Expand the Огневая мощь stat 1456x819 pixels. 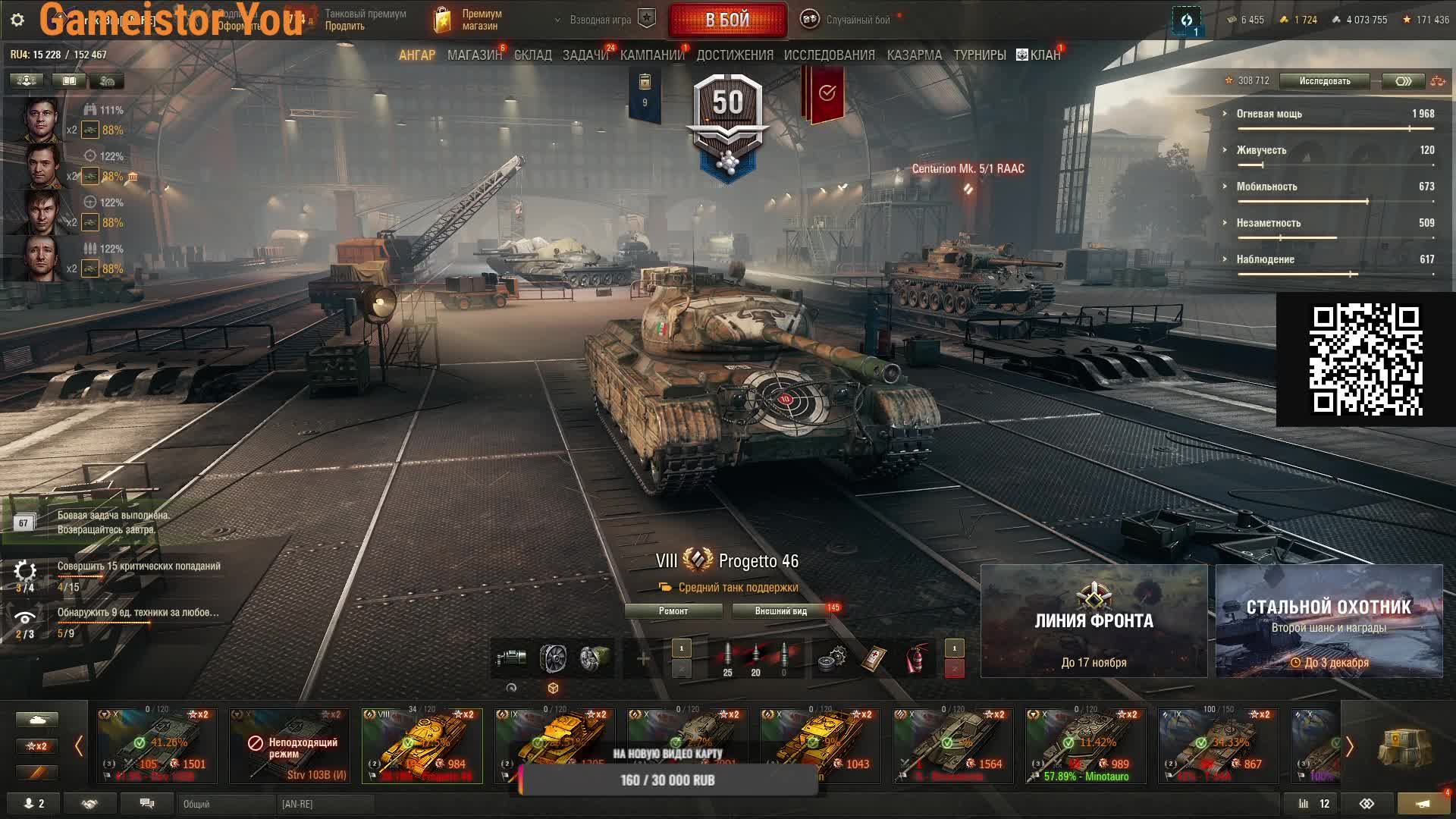1269,114
